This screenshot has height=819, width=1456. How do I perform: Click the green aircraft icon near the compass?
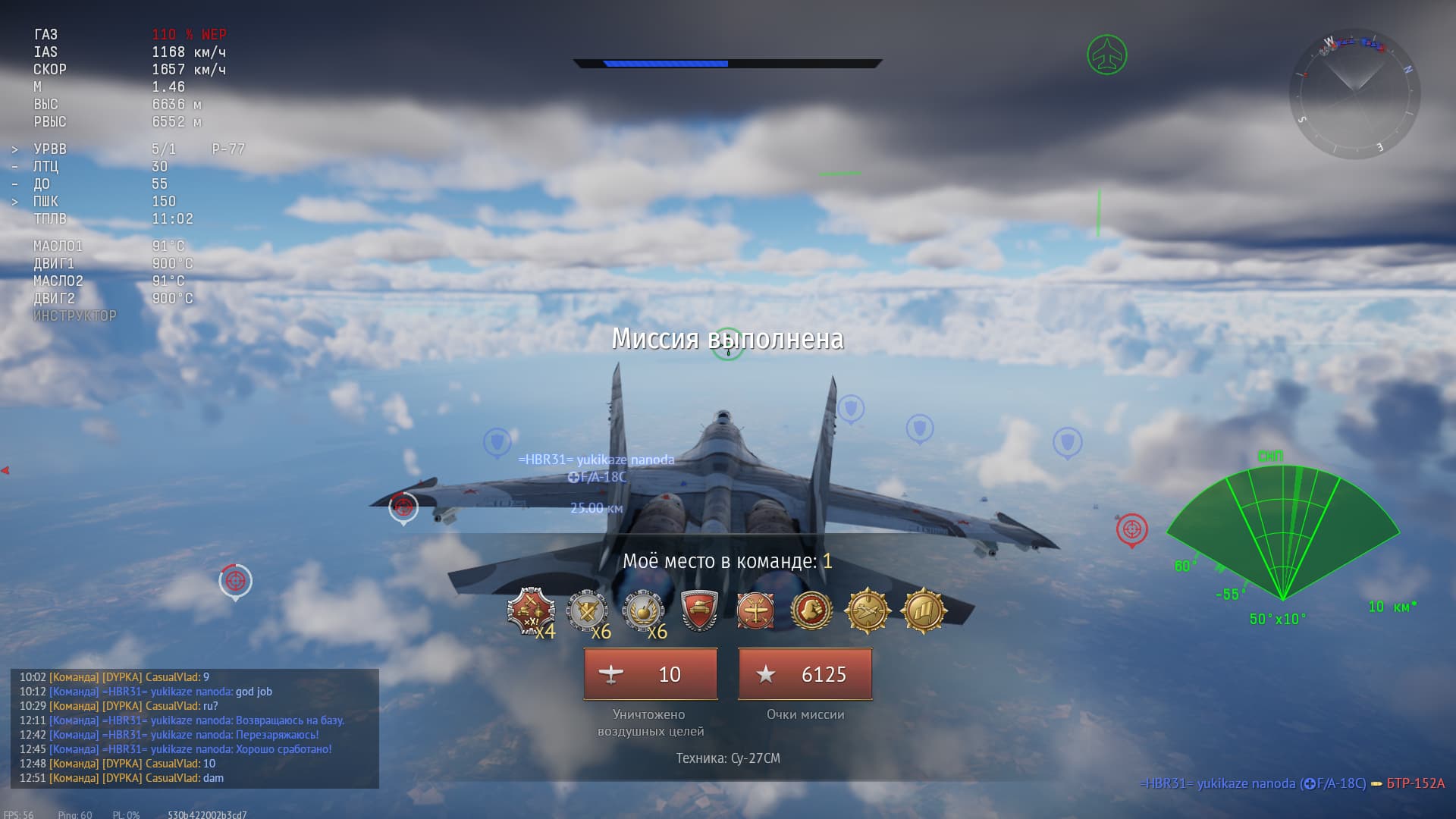point(1106,55)
